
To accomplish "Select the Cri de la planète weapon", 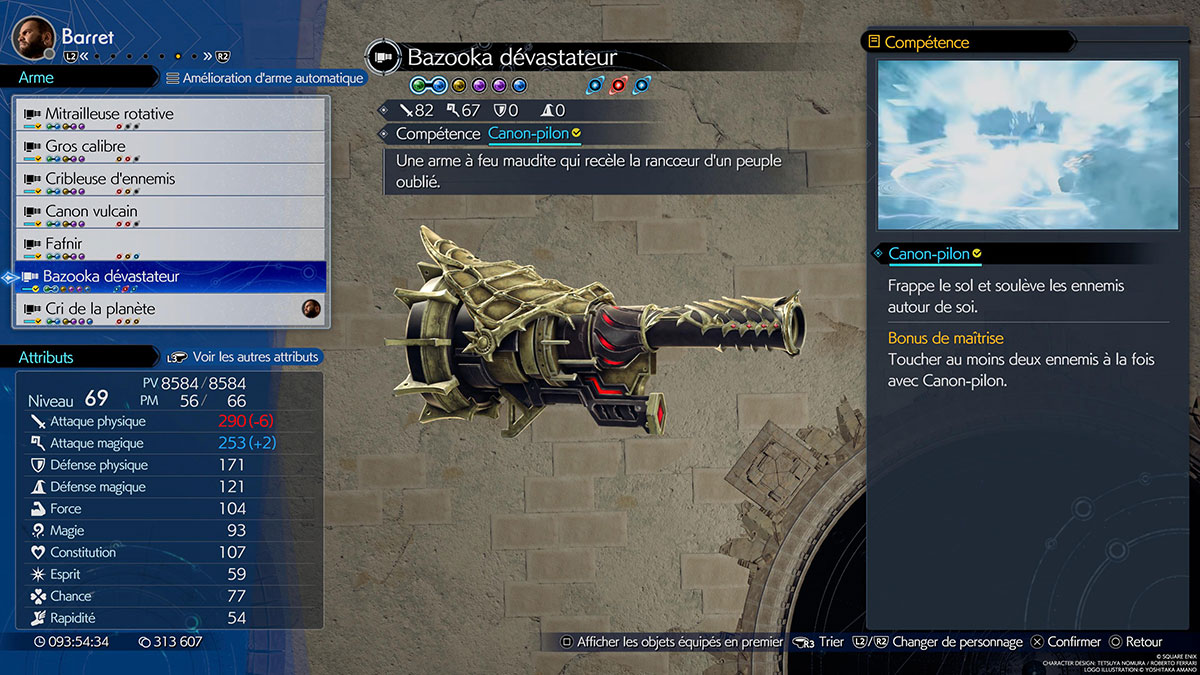I will (170, 310).
